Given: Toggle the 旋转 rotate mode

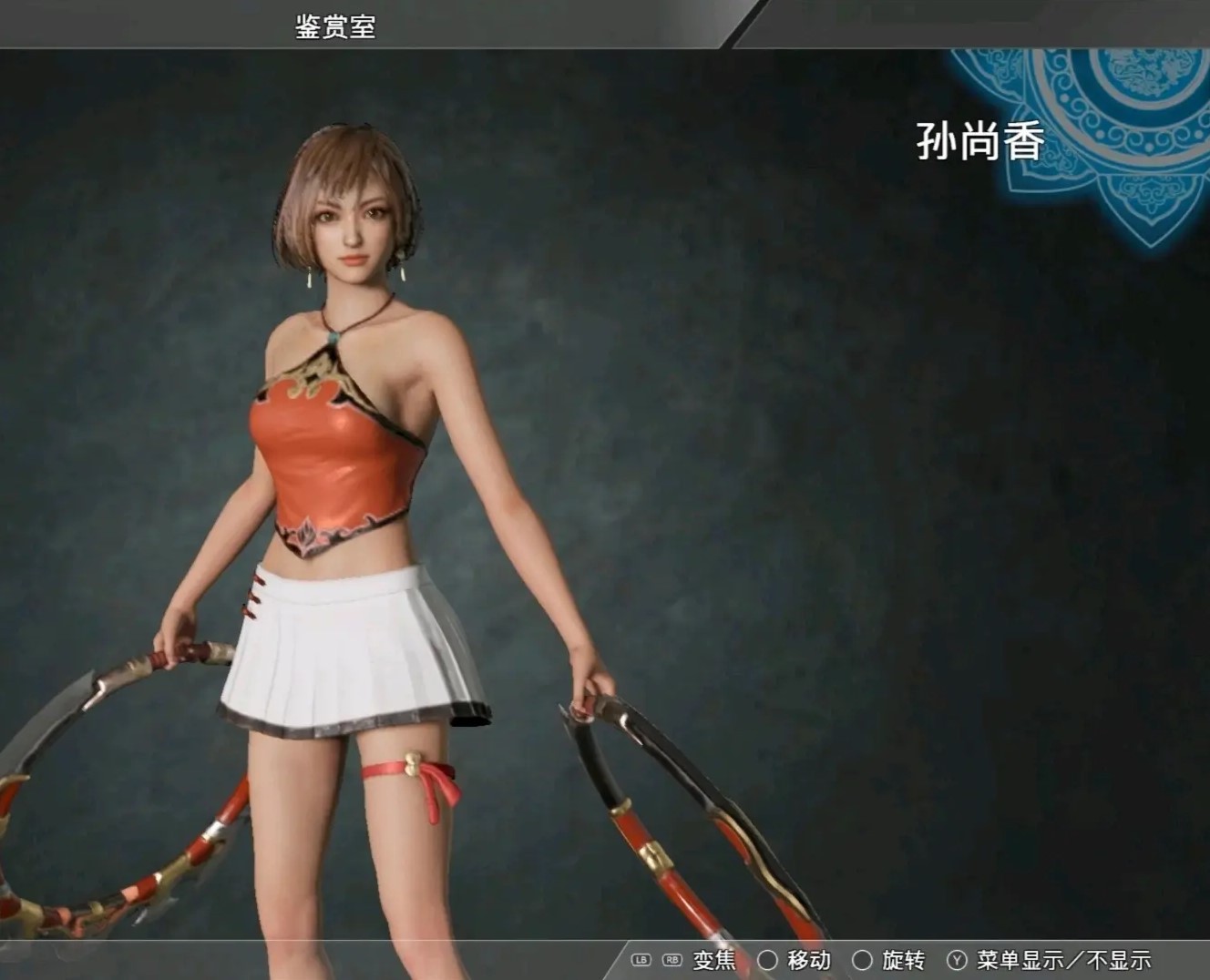Looking at the screenshot, I should (x=905, y=958).
